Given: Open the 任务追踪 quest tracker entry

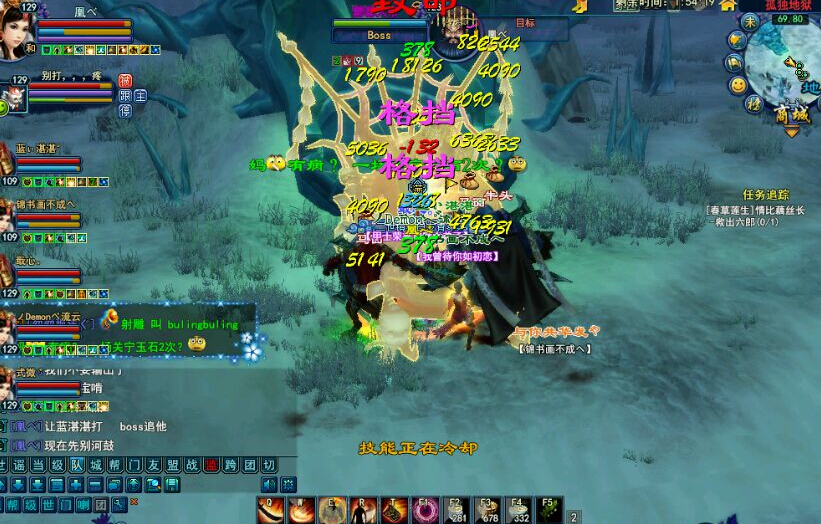Looking at the screenshot, I should tap(766, 195).
